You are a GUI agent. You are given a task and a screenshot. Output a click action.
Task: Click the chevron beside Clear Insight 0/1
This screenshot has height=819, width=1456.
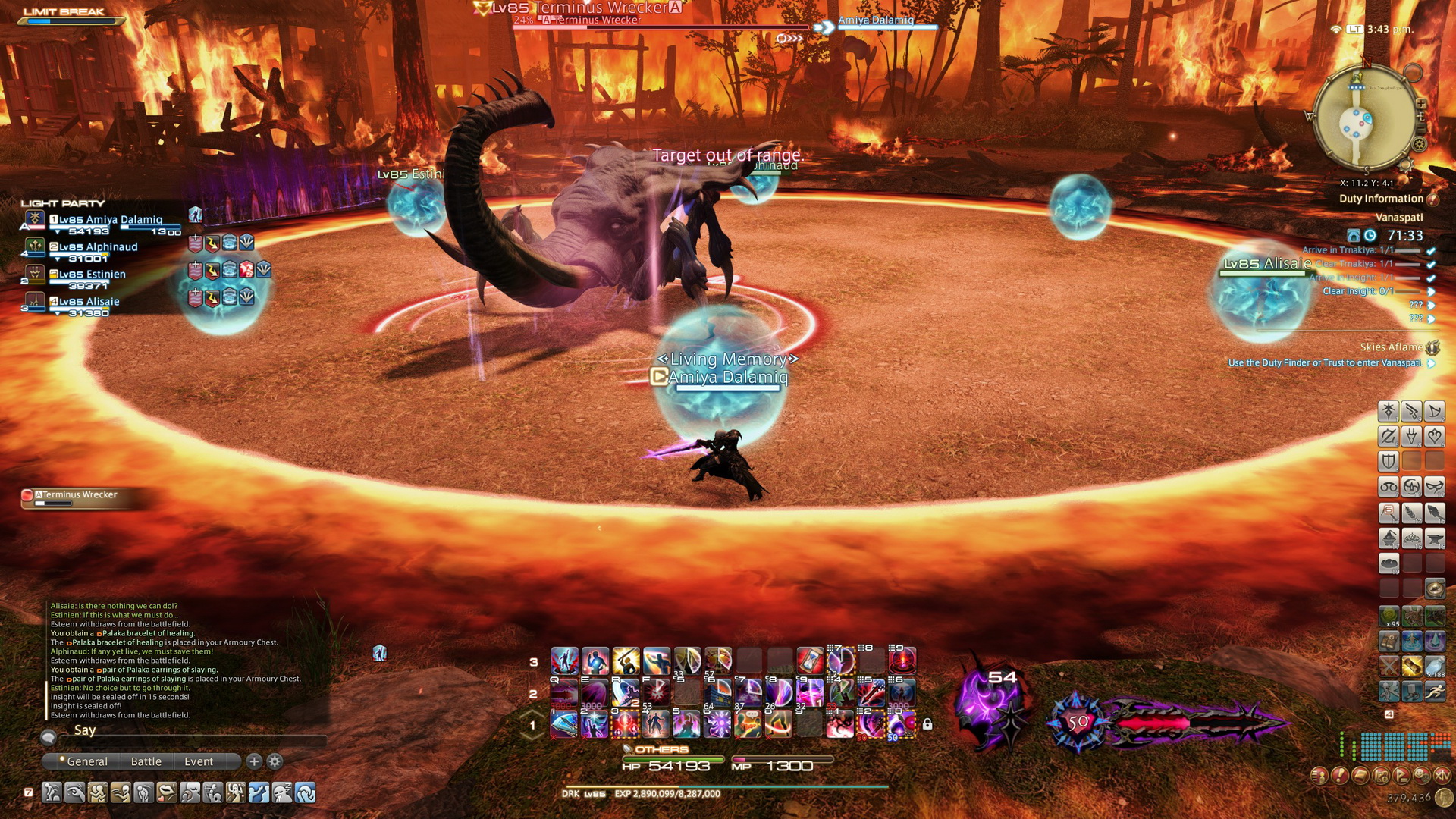(1431, 292)
